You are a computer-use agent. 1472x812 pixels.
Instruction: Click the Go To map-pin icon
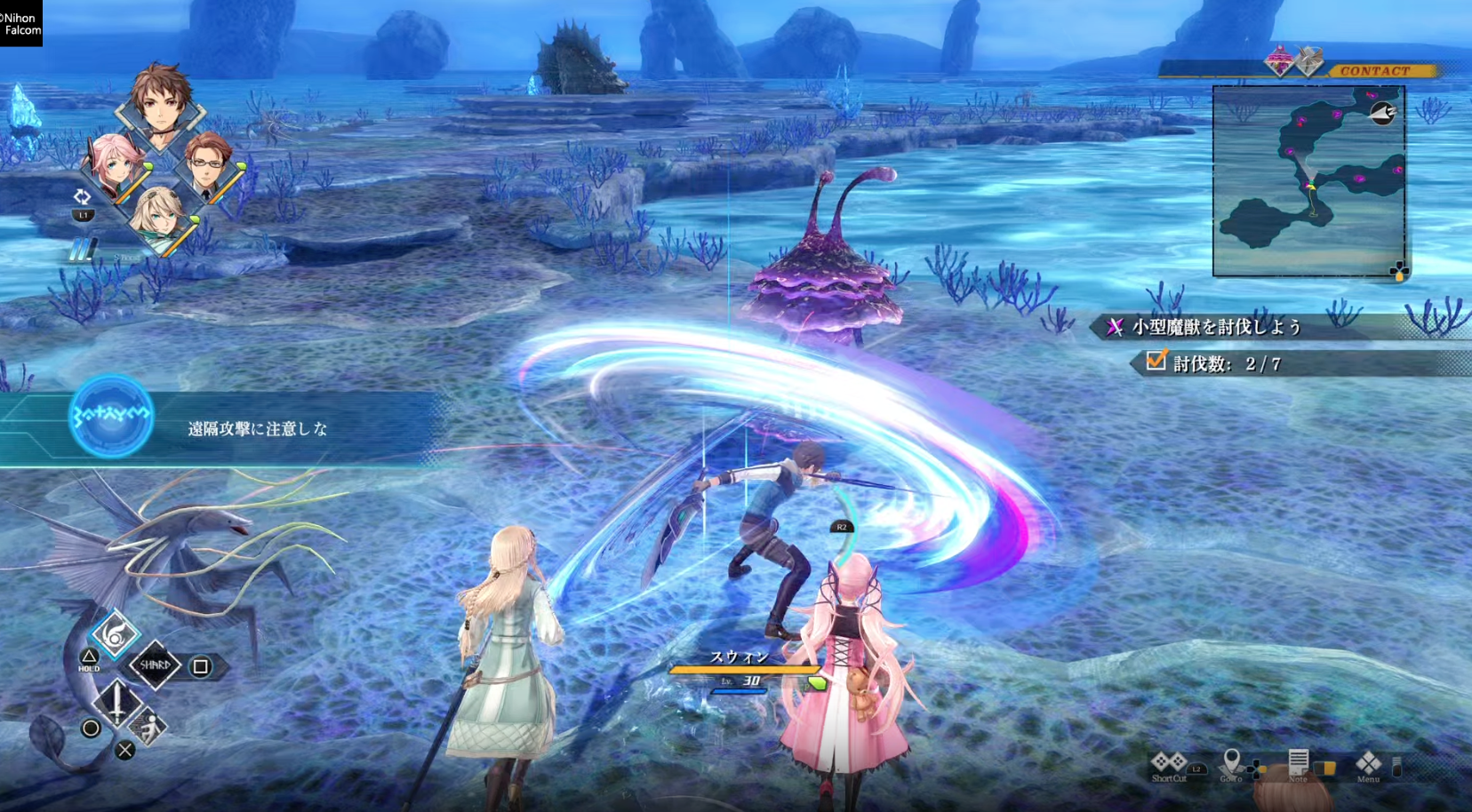[x=1232, y=760]
